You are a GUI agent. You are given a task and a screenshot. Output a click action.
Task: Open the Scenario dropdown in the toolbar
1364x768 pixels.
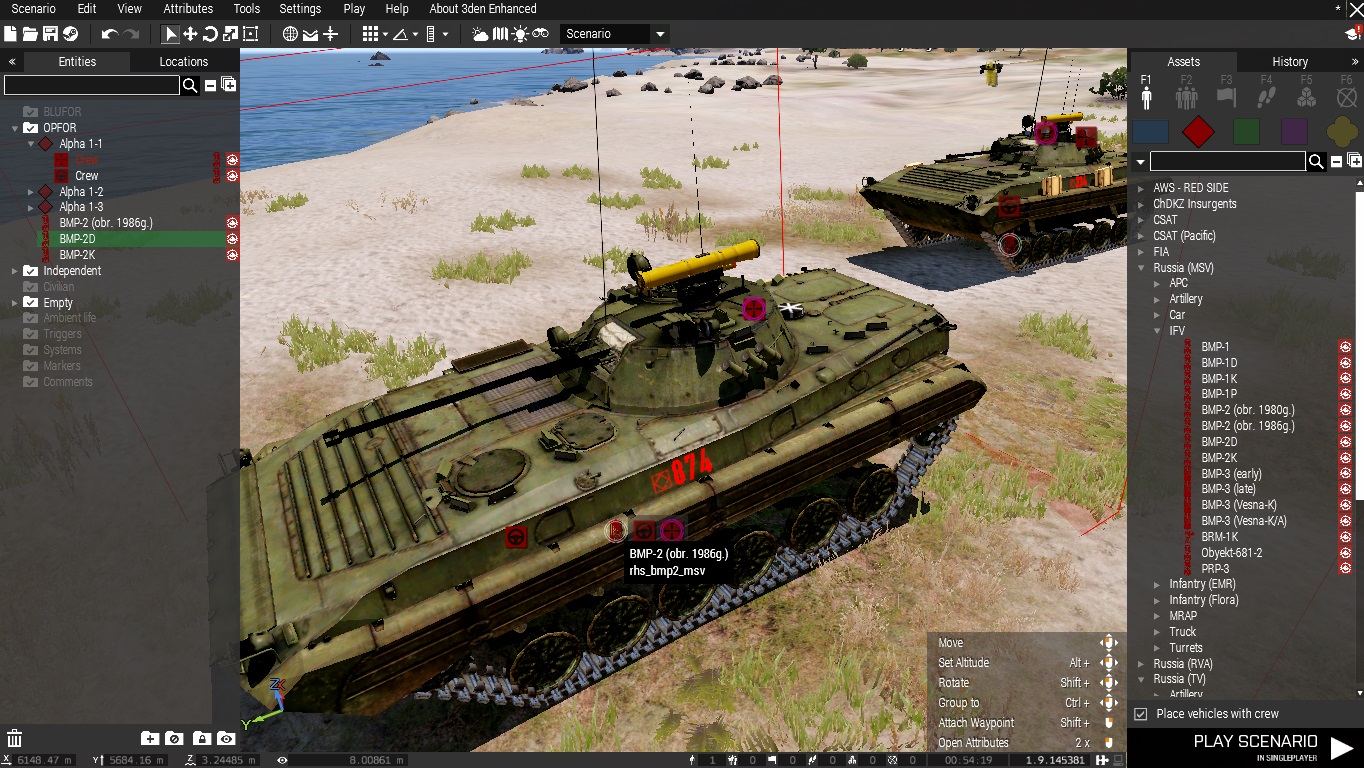(614, 34)
